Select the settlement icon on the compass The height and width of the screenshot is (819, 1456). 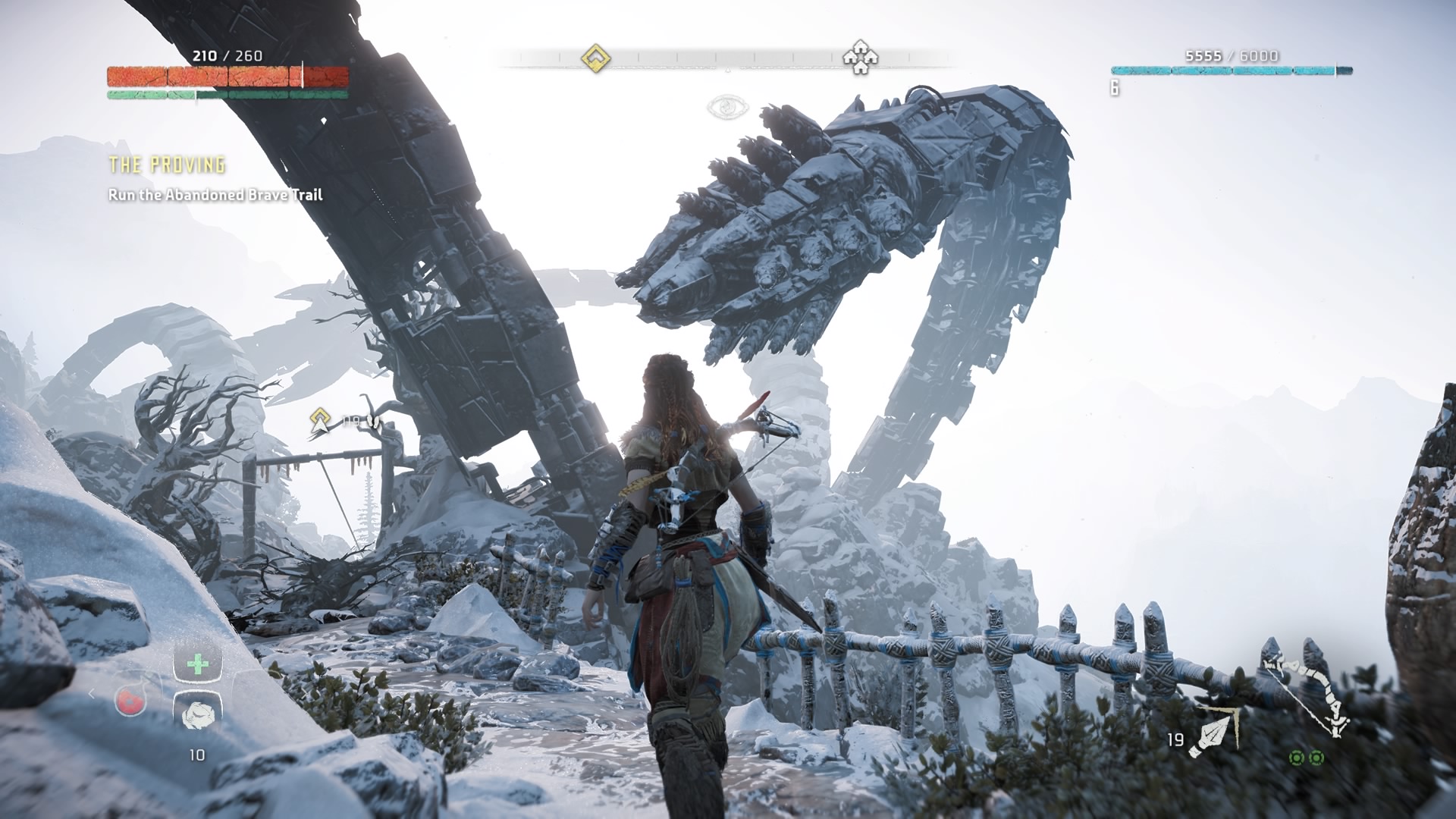point(860,57)
